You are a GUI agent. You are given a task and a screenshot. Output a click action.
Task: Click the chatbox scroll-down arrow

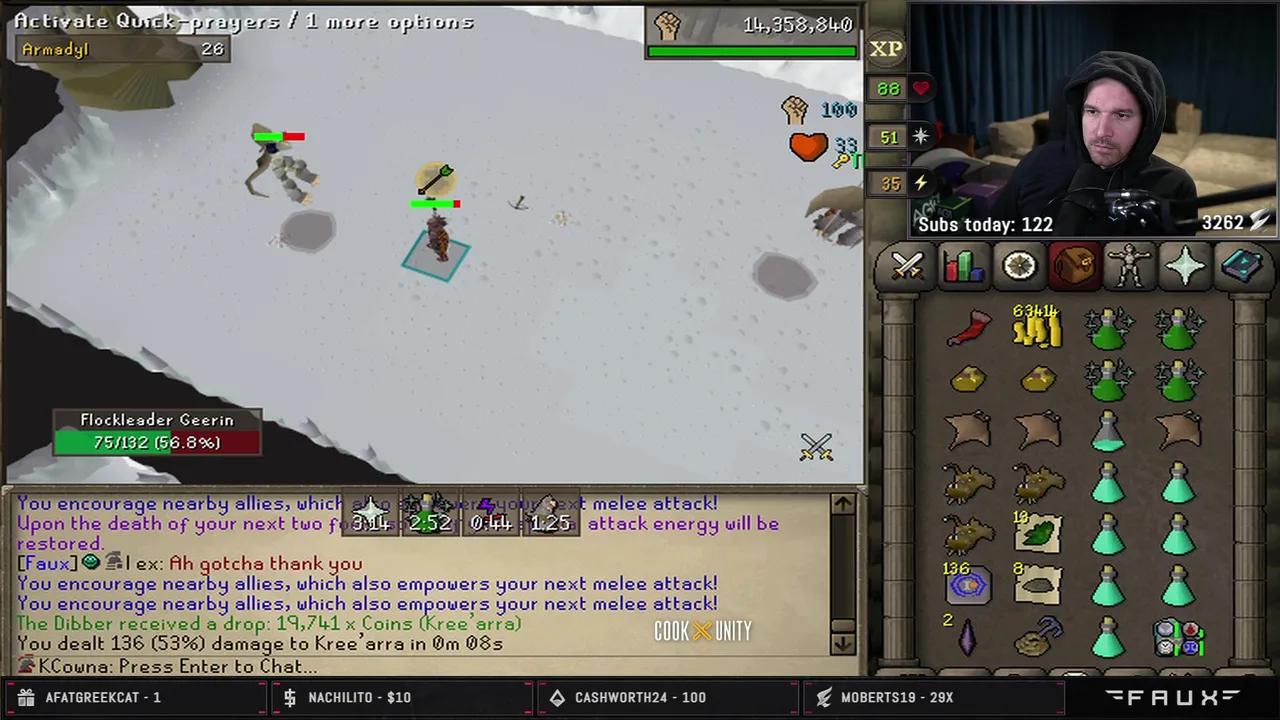tap(841, 645)
